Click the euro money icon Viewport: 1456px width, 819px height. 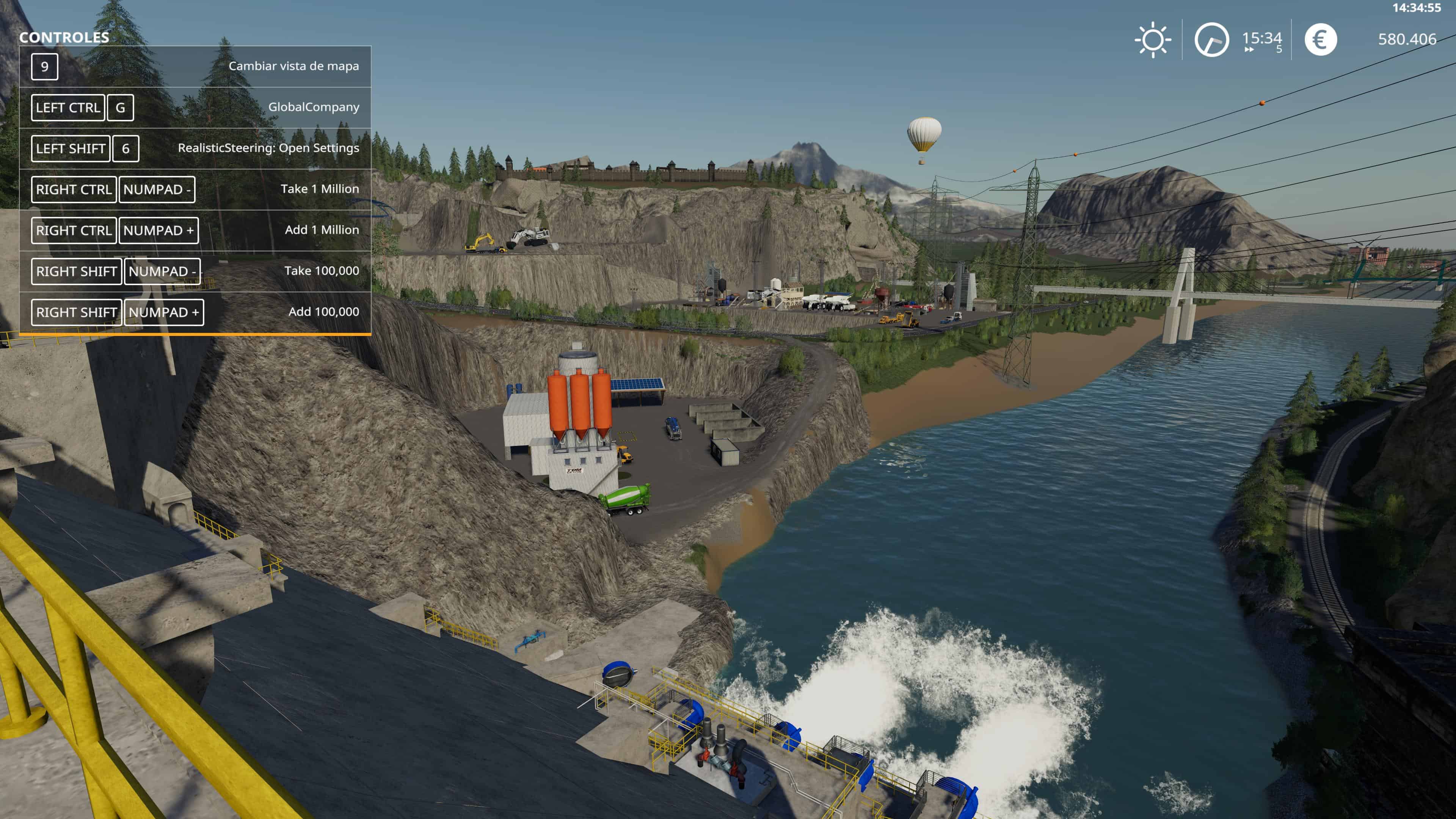1320,39
